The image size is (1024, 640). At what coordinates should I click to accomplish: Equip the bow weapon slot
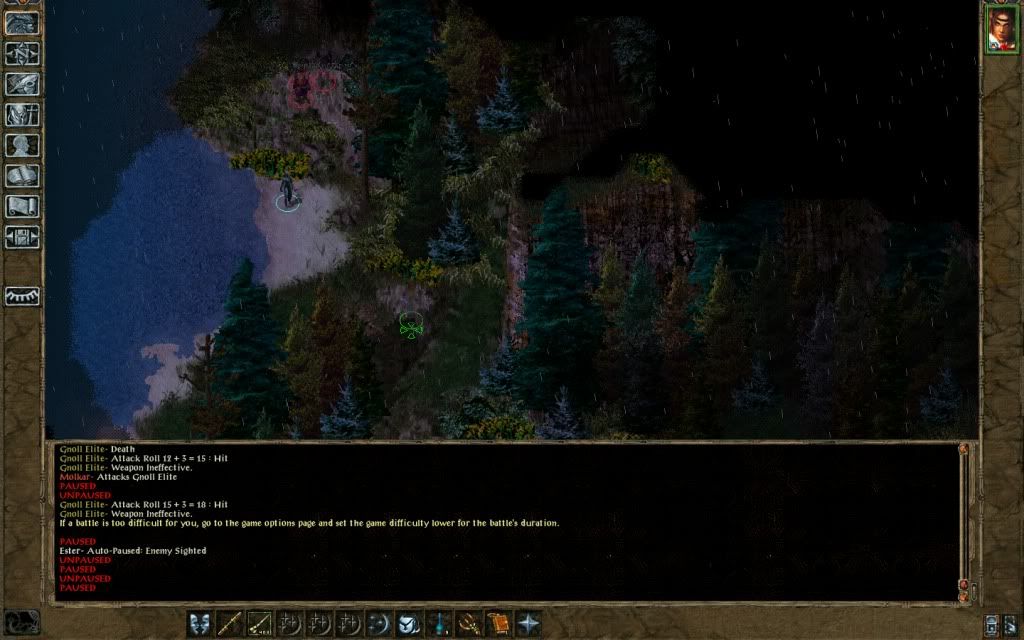coord(260,622)
